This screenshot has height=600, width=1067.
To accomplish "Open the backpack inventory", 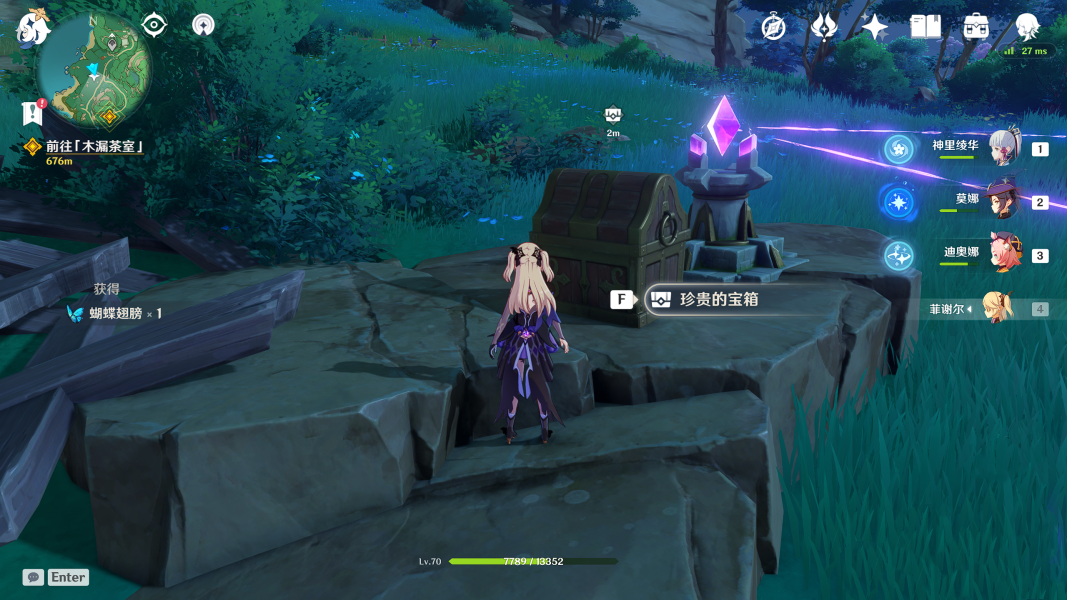I will 976,28.
